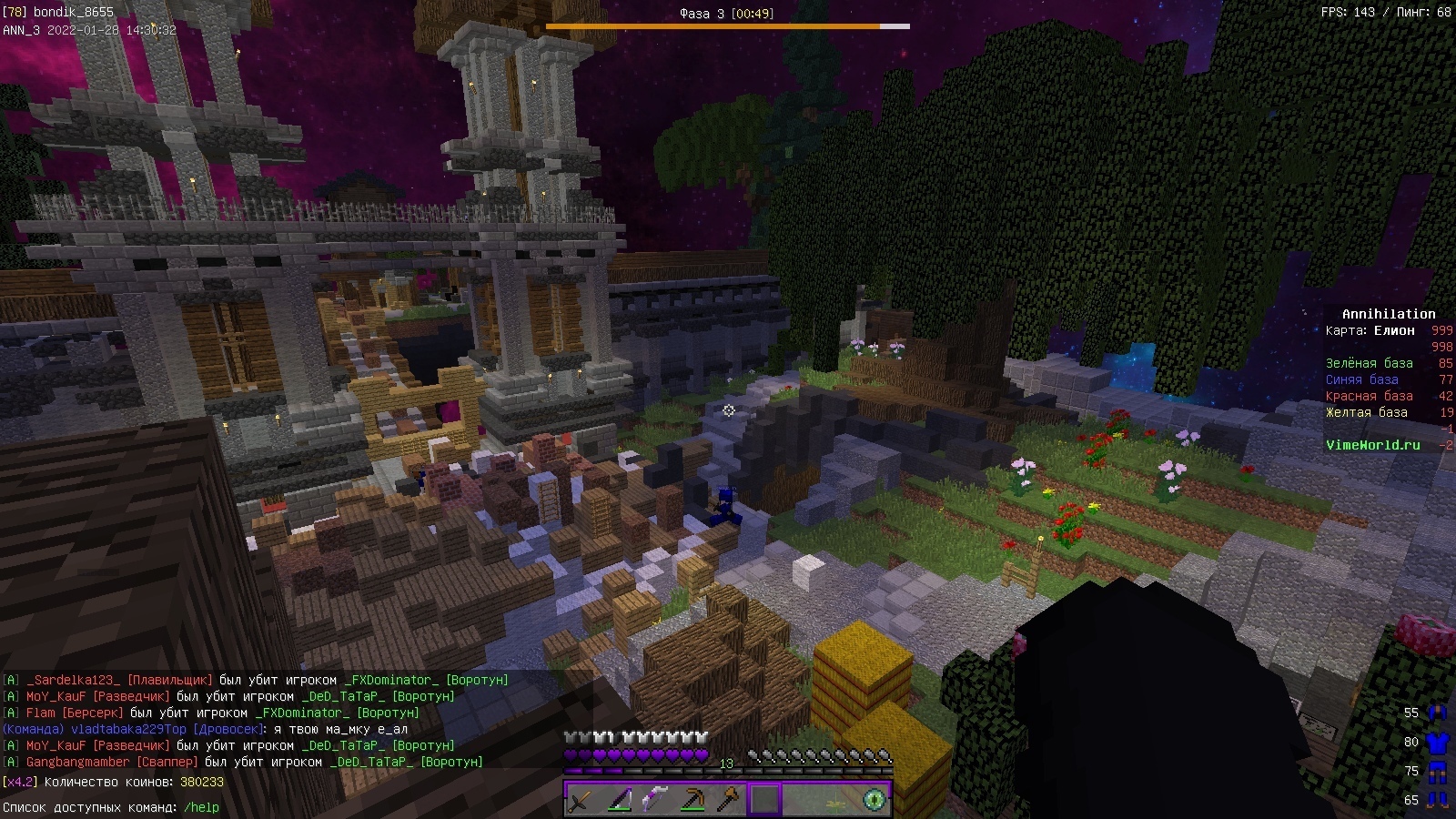The width and height of the screenshot is (1456, 819).
Task: Click the blue helmet armor icon
Action: (1438, 713)
